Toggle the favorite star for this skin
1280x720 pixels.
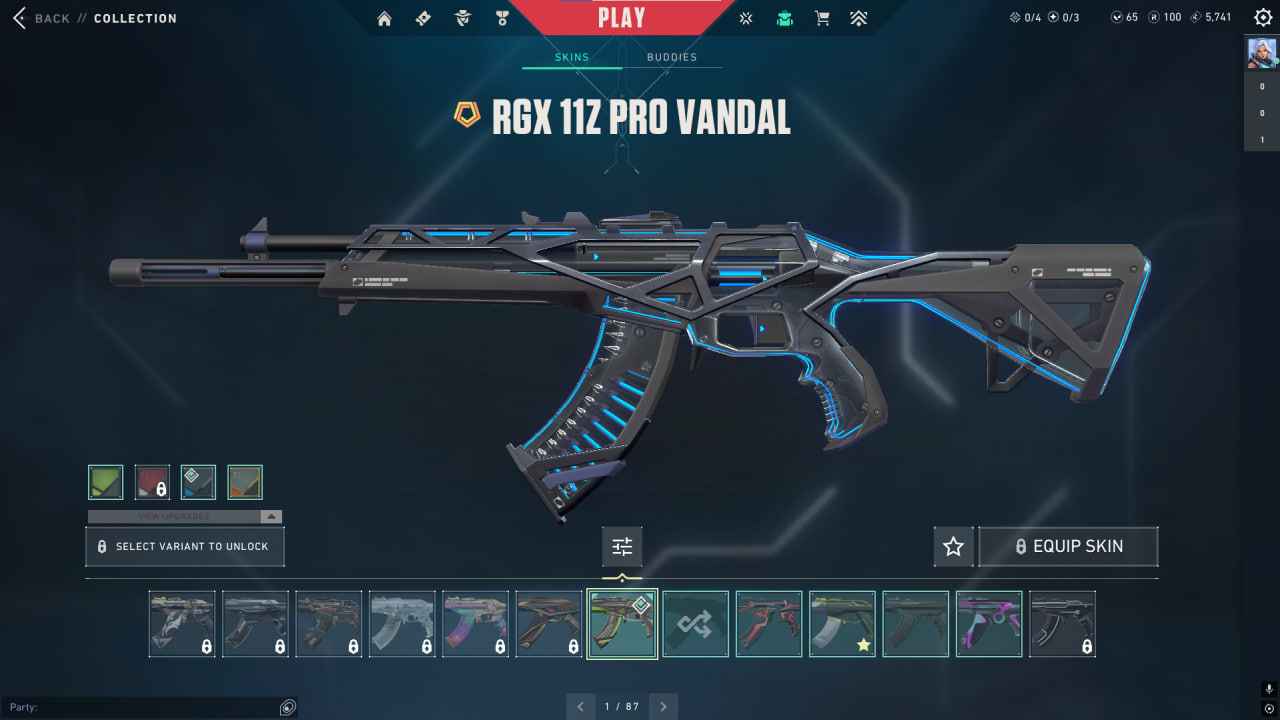pyautogui.click(x=953, y=546)
